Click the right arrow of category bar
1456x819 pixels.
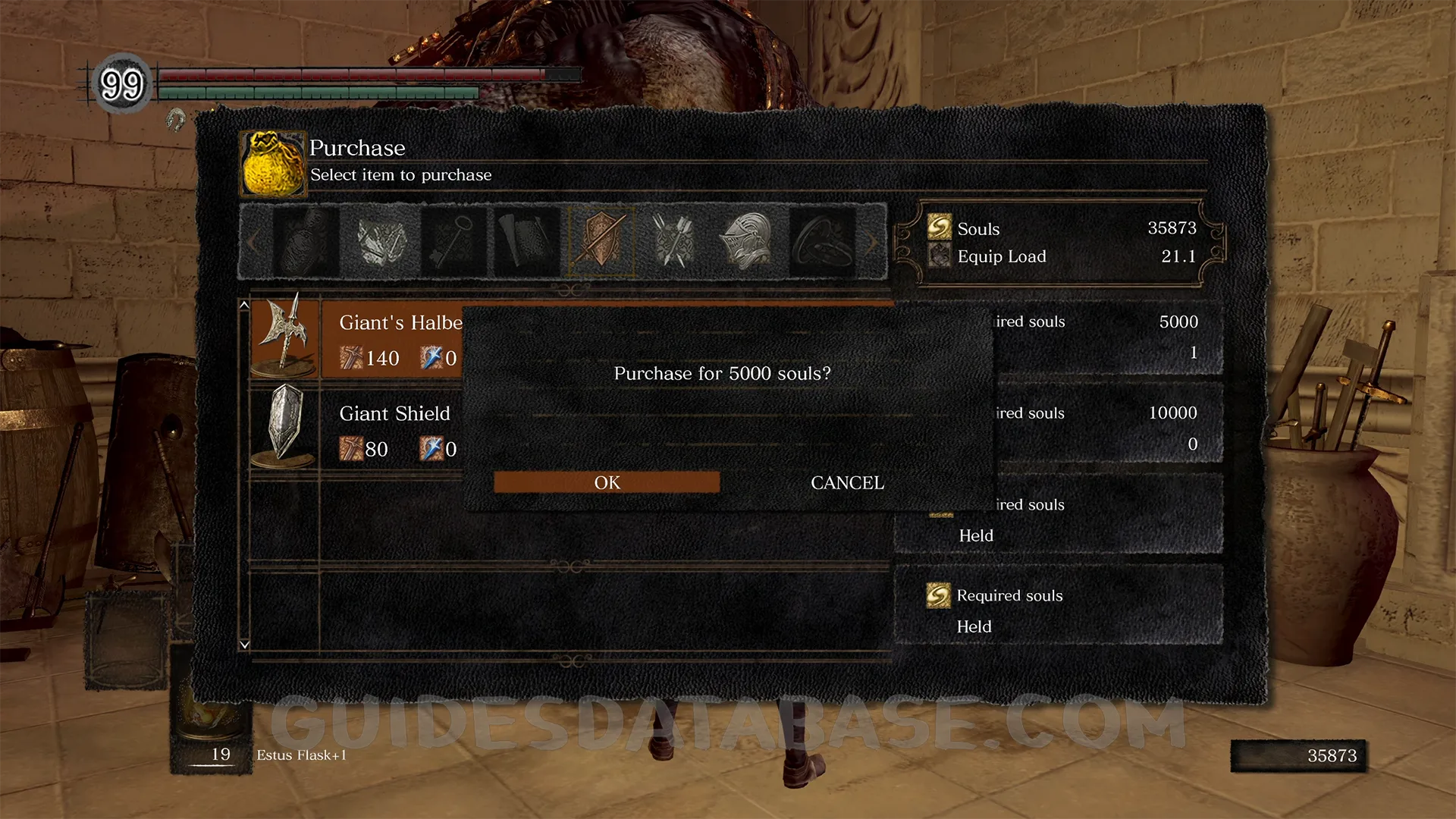click(872, 242)
